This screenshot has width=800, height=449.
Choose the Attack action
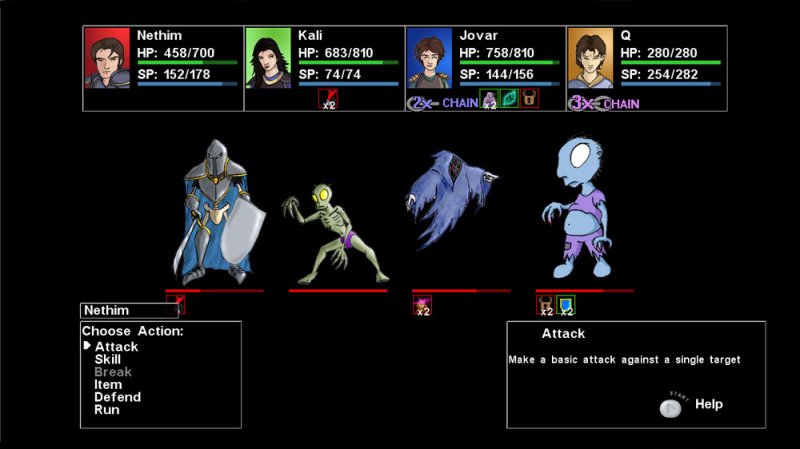coord(116,347)
